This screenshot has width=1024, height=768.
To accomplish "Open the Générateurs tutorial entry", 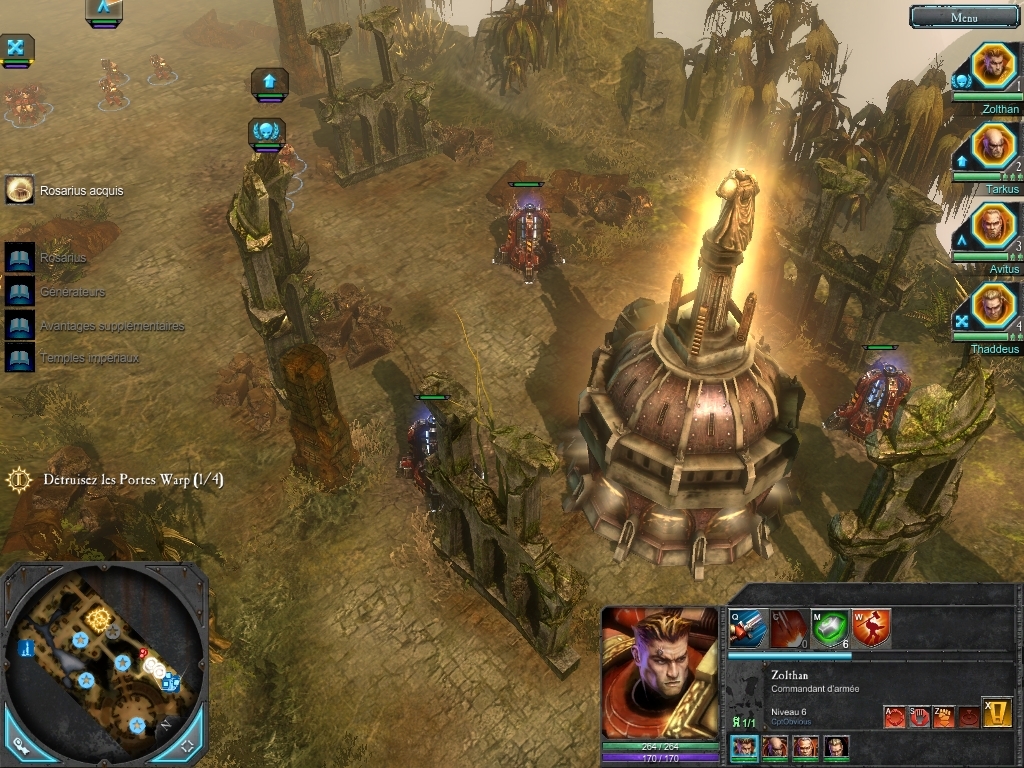I will coord(20,292).
